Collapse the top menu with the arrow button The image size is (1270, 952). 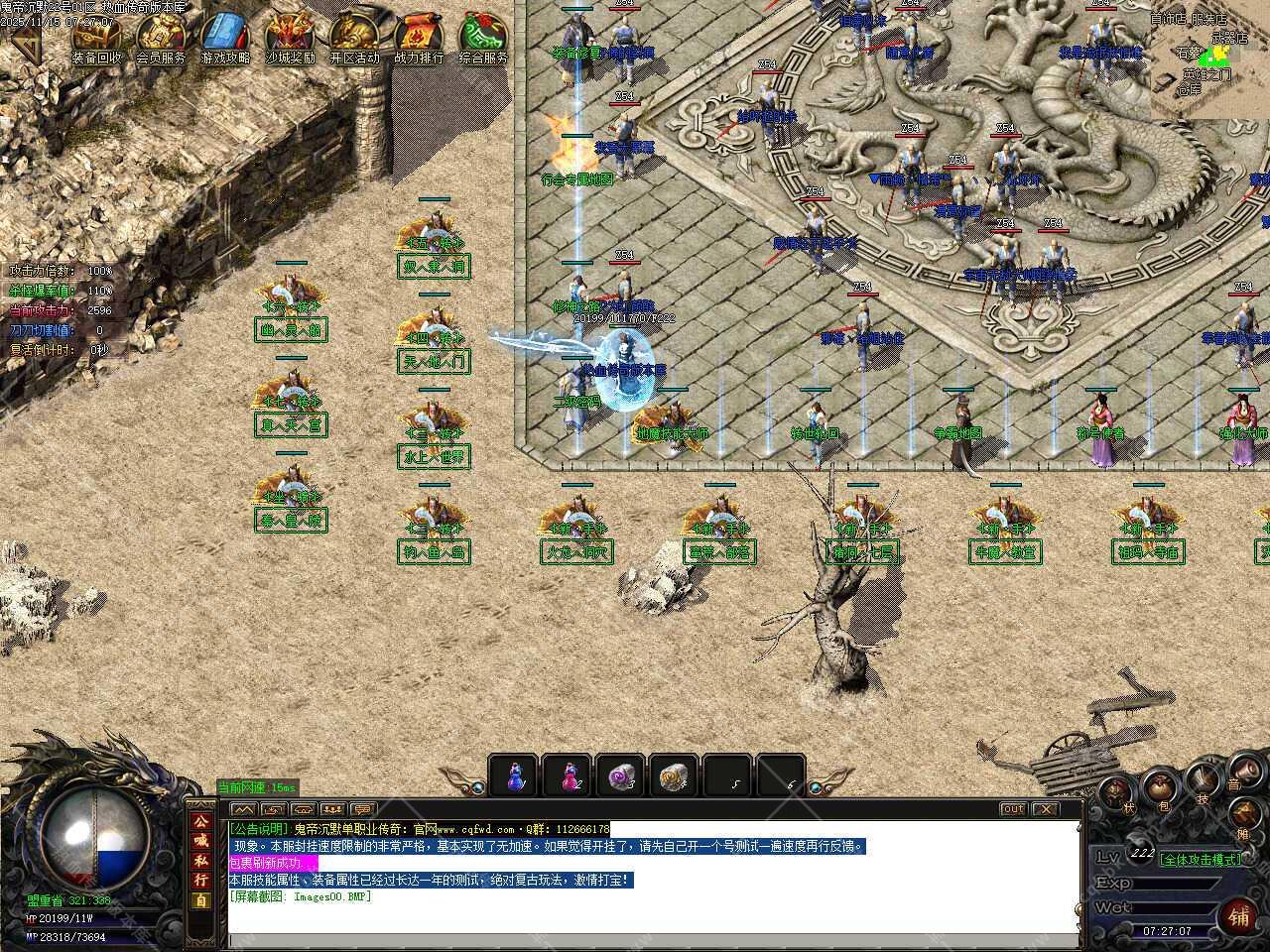click(27, 42)
